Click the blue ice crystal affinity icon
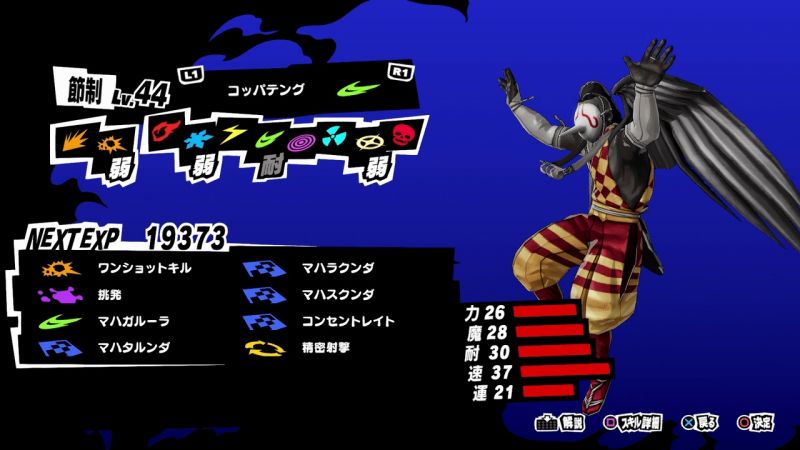This screenshot has width=800, height=450. (x=200, y=133)
